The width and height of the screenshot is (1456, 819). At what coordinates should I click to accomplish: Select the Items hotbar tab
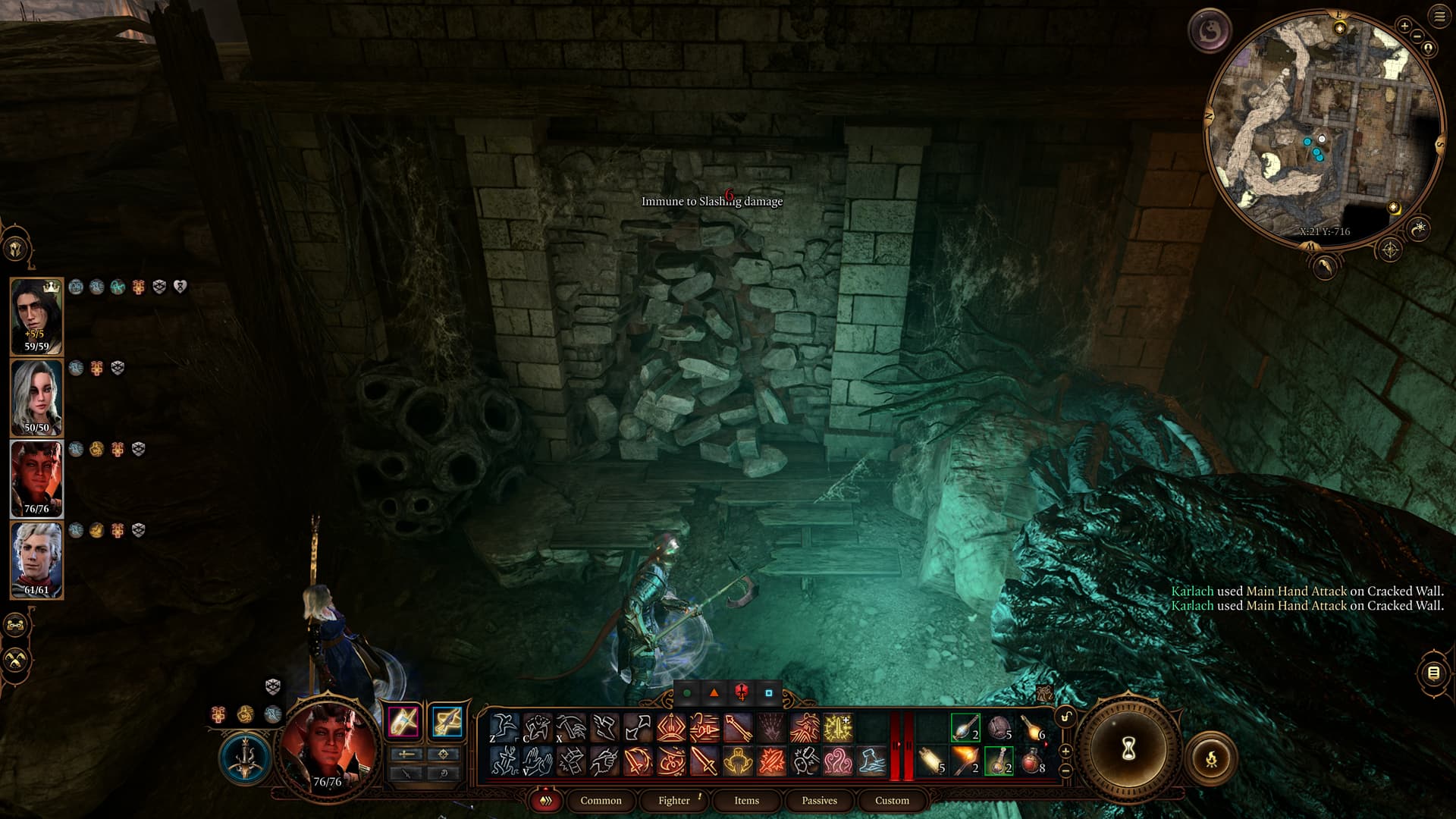pyautogui.click(x=746, y=800)
